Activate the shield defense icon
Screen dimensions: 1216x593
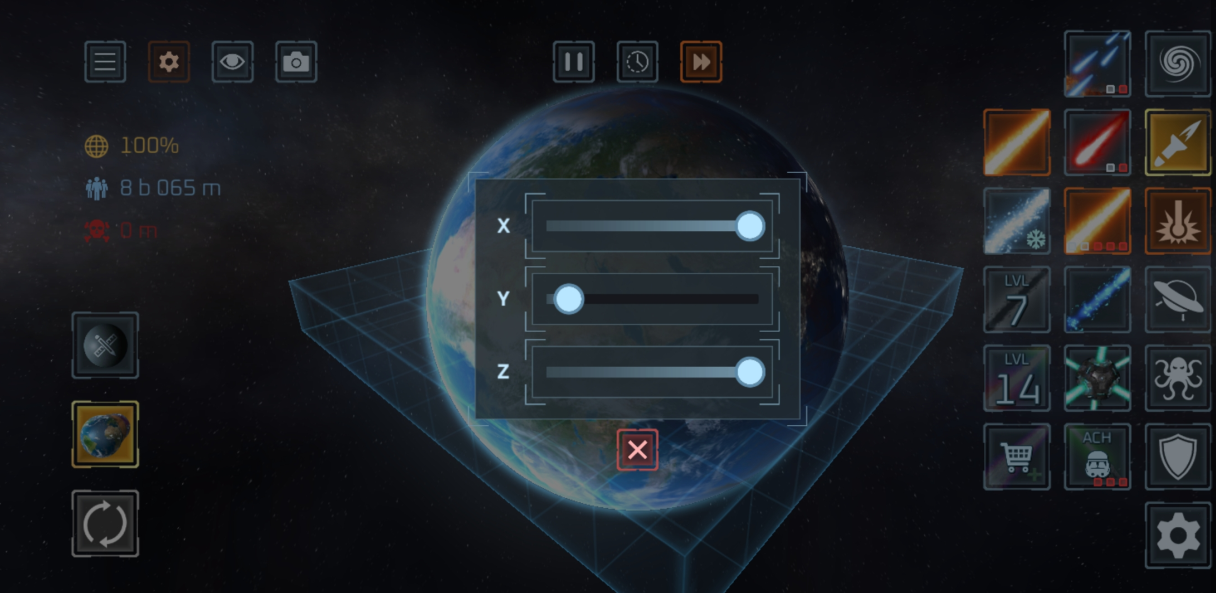click(1177, 457)
